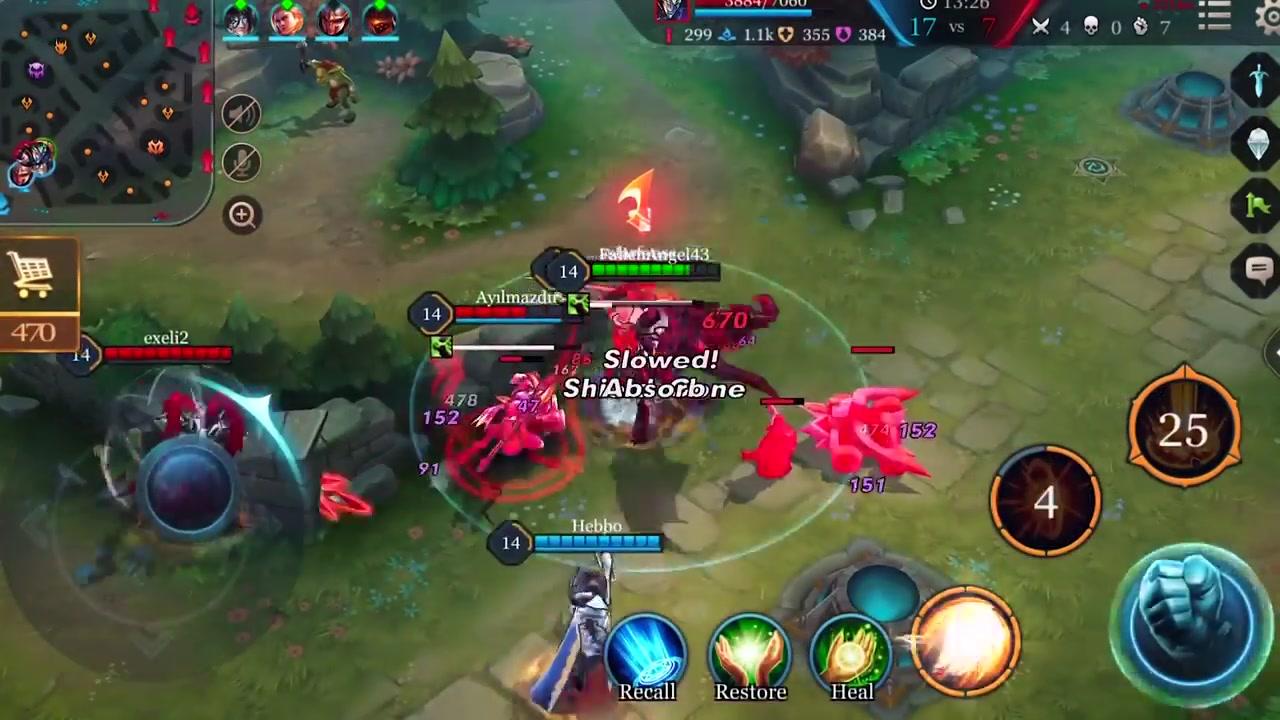Tap the quick-buy sword icon on right edge
The height and width of the screenshot is (720, 1280).
tap(1258, 78)
